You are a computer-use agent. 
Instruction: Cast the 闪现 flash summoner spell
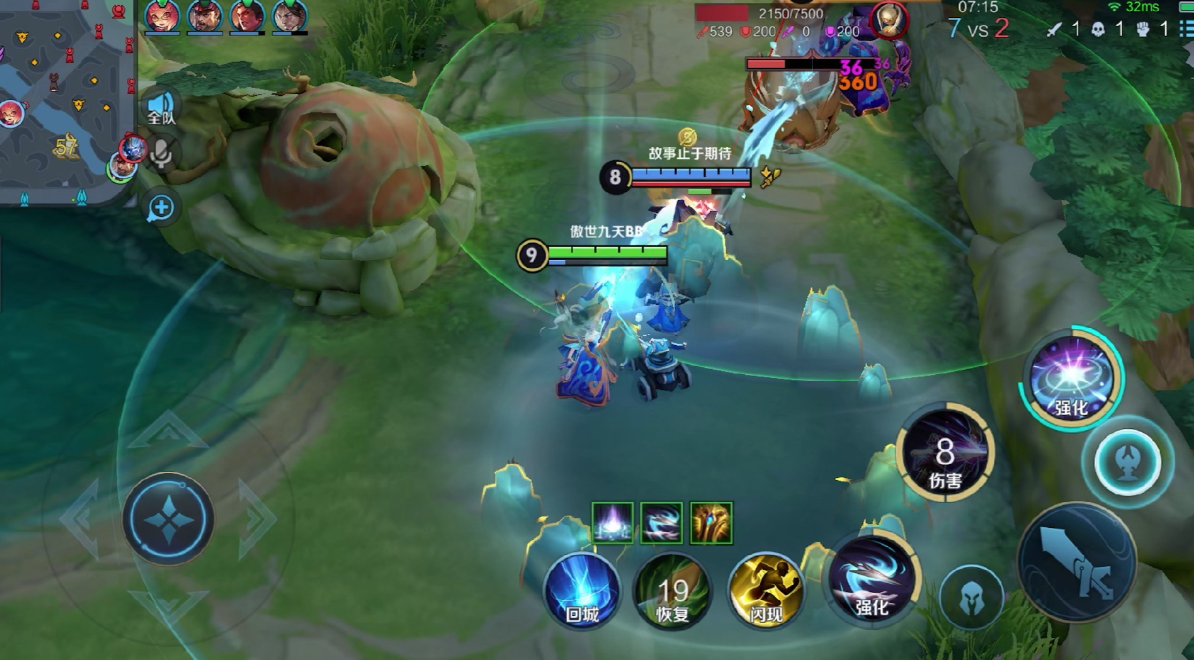tap(766, 591)
